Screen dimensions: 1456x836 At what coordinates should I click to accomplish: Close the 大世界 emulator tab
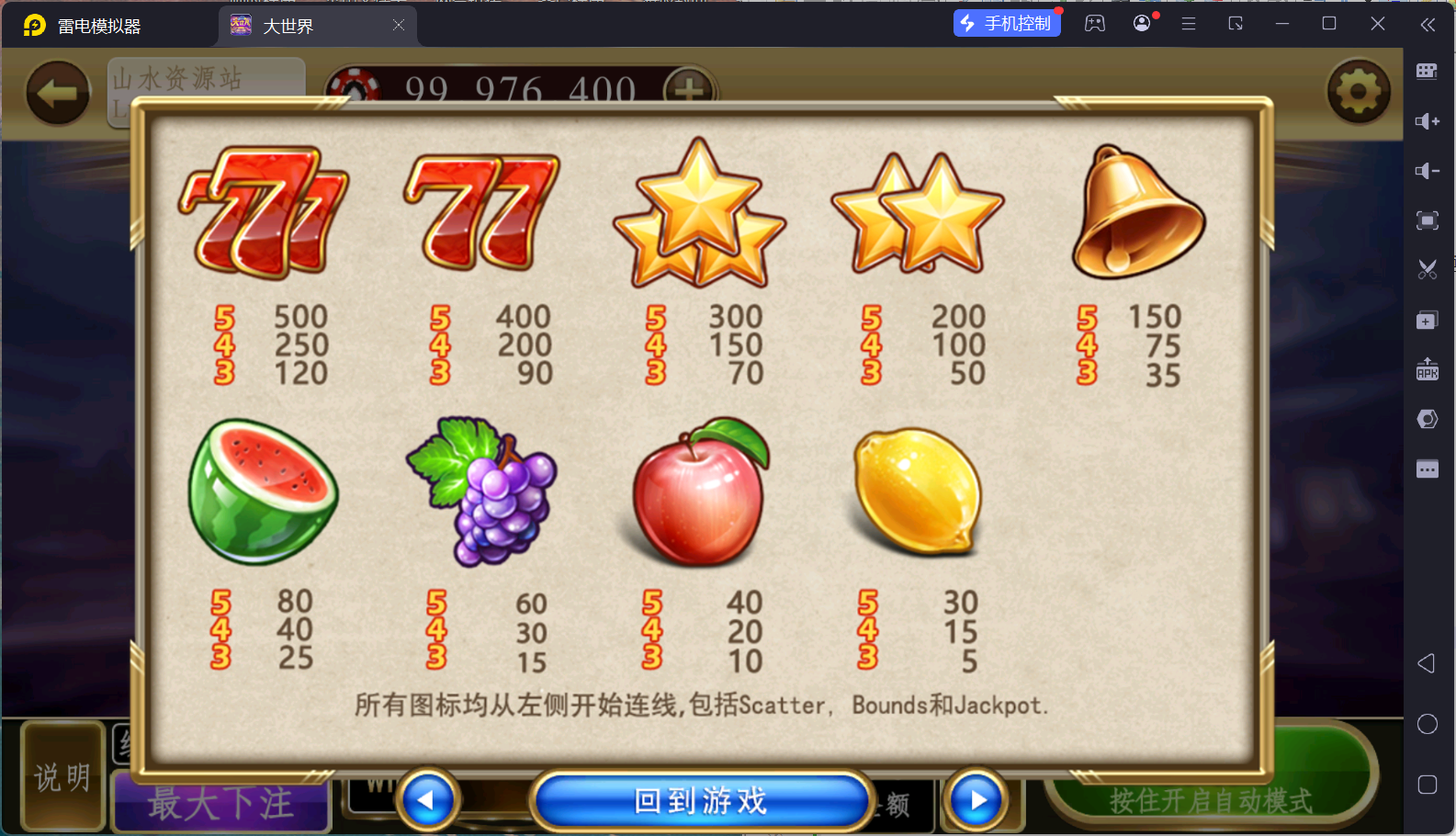tap(399, 26)
